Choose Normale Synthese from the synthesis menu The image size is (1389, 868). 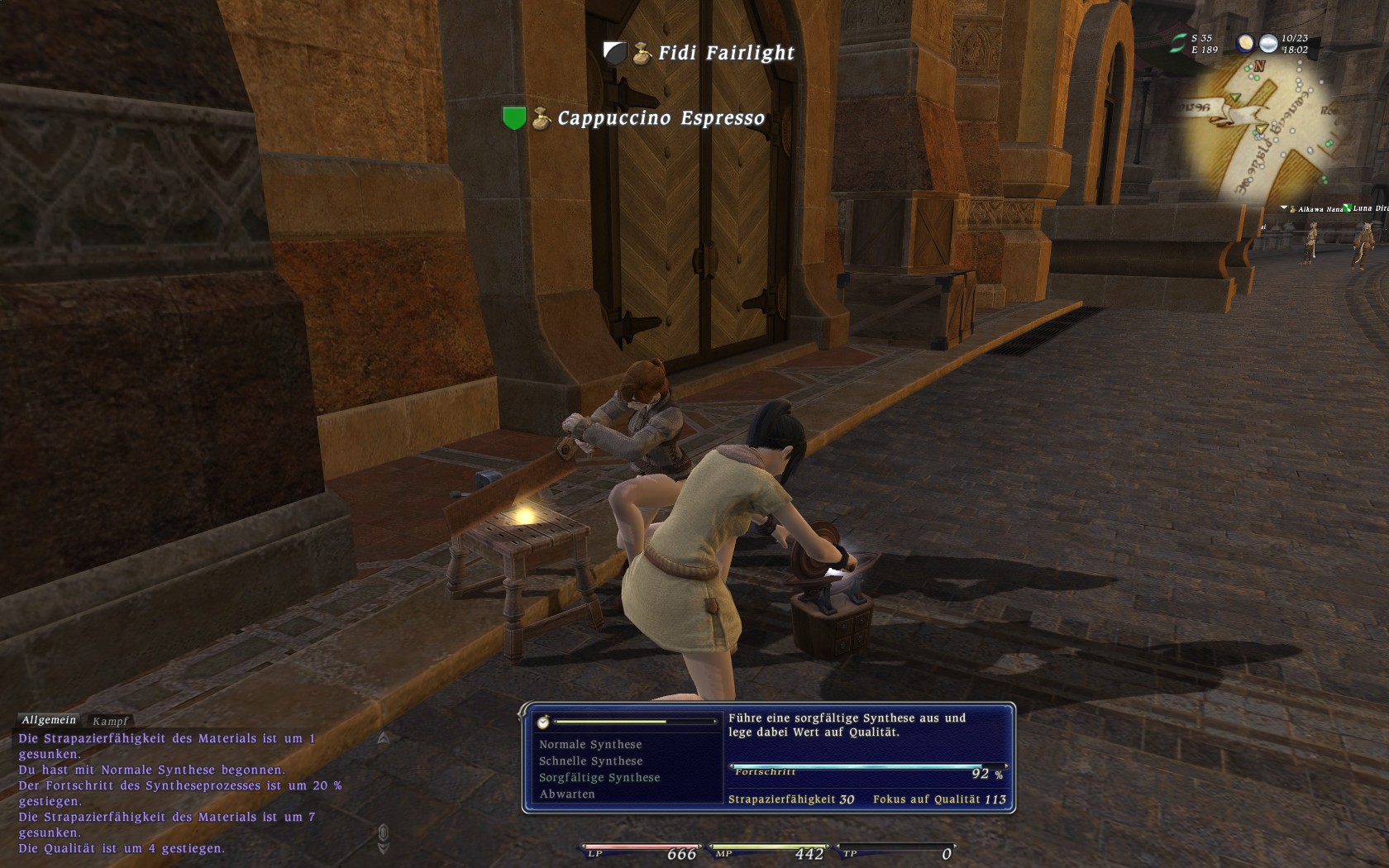pyautogui.click(x=590, y=745)
